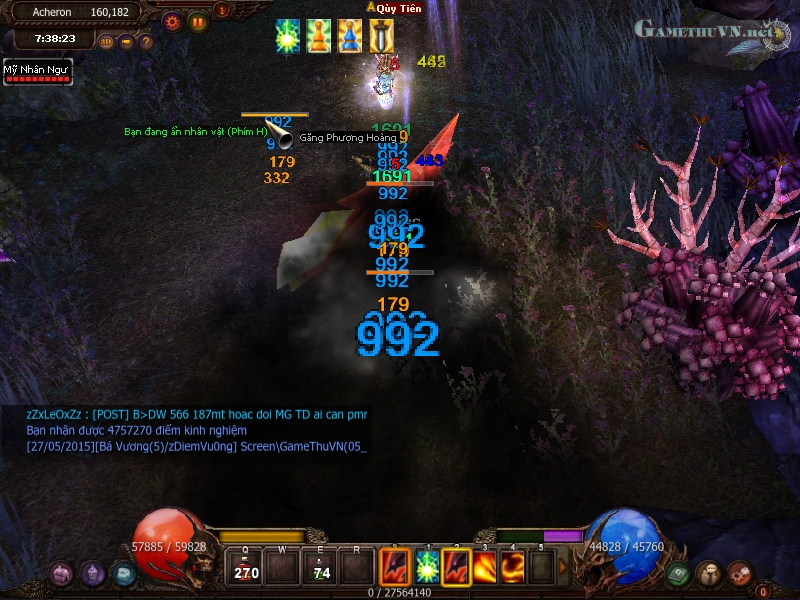Screen dimensions: 800x600
Task: Open the question mark help button
Action: point(146,42)
